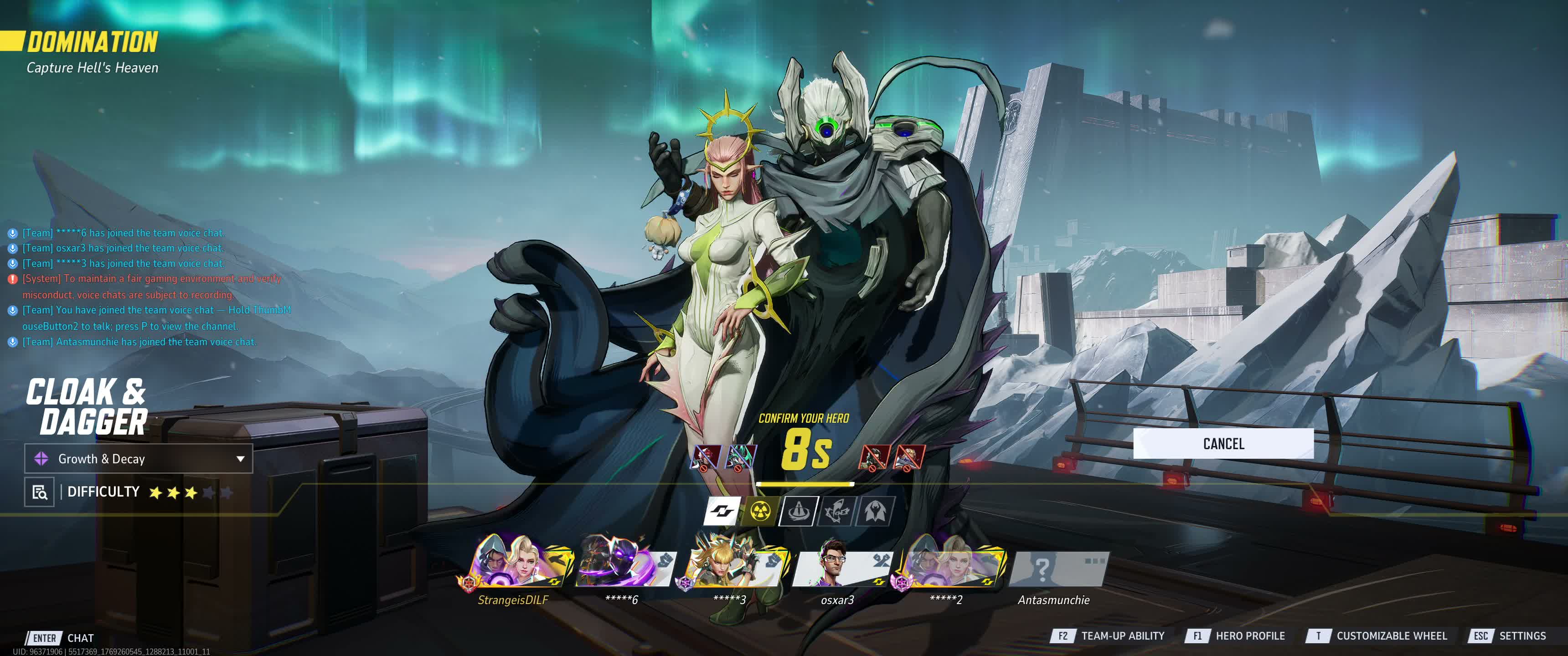Open the chat input
Viewport: 1568px width, 656px height.
(61, 638)
